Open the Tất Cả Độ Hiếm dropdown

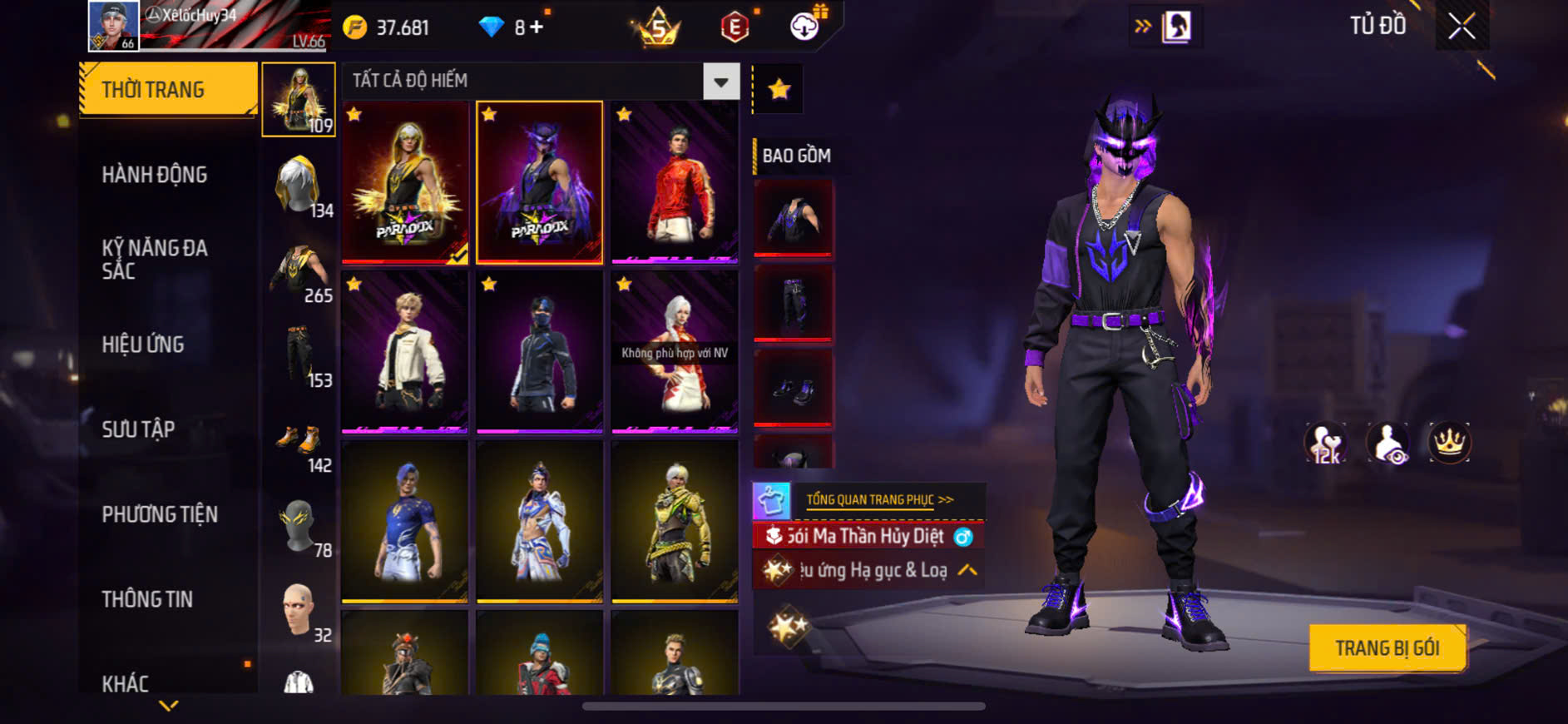point(720,82)
